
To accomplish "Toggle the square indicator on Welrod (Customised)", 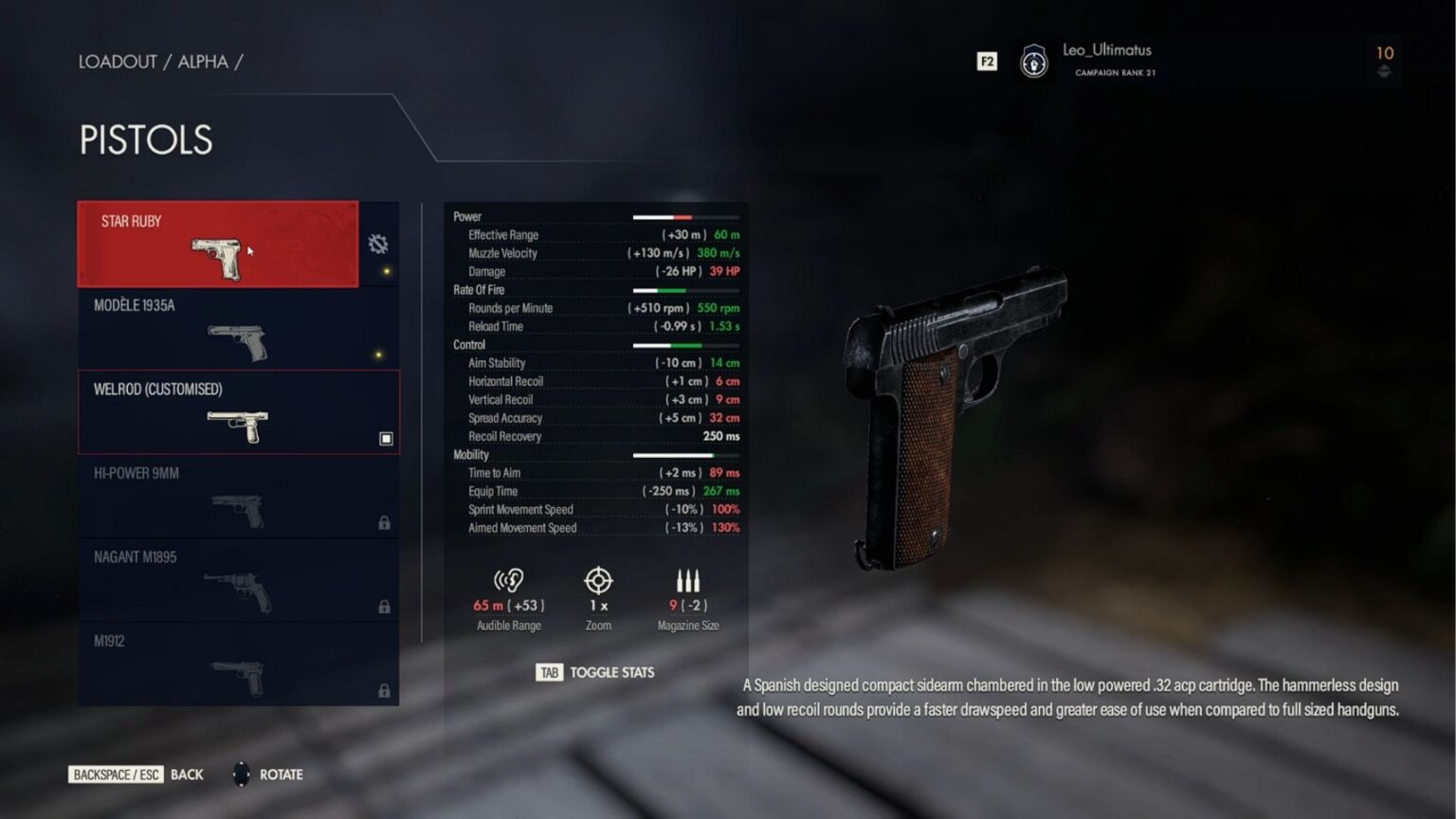I will click(x=386, y=439).
